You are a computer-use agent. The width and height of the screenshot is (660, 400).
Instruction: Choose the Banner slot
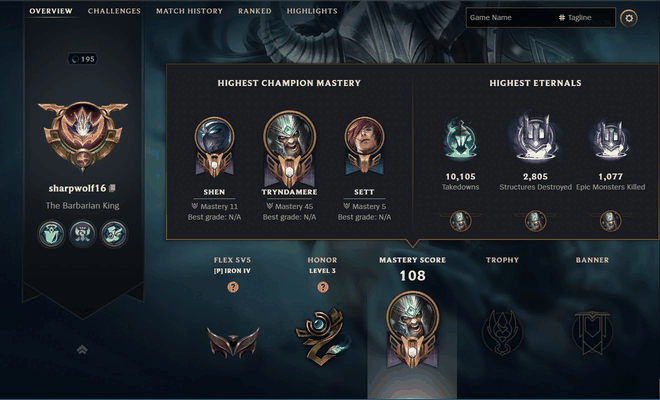[x=592, y=331]
